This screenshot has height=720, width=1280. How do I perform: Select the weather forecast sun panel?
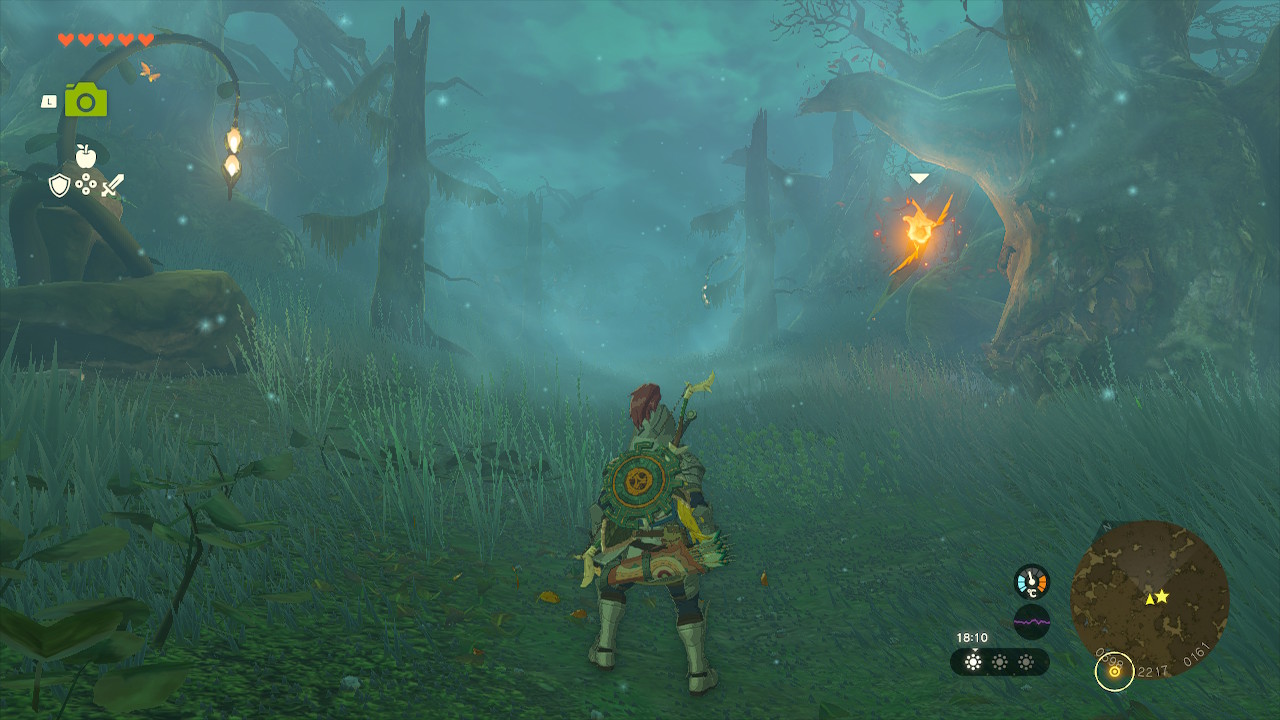(x=999, y=662)
